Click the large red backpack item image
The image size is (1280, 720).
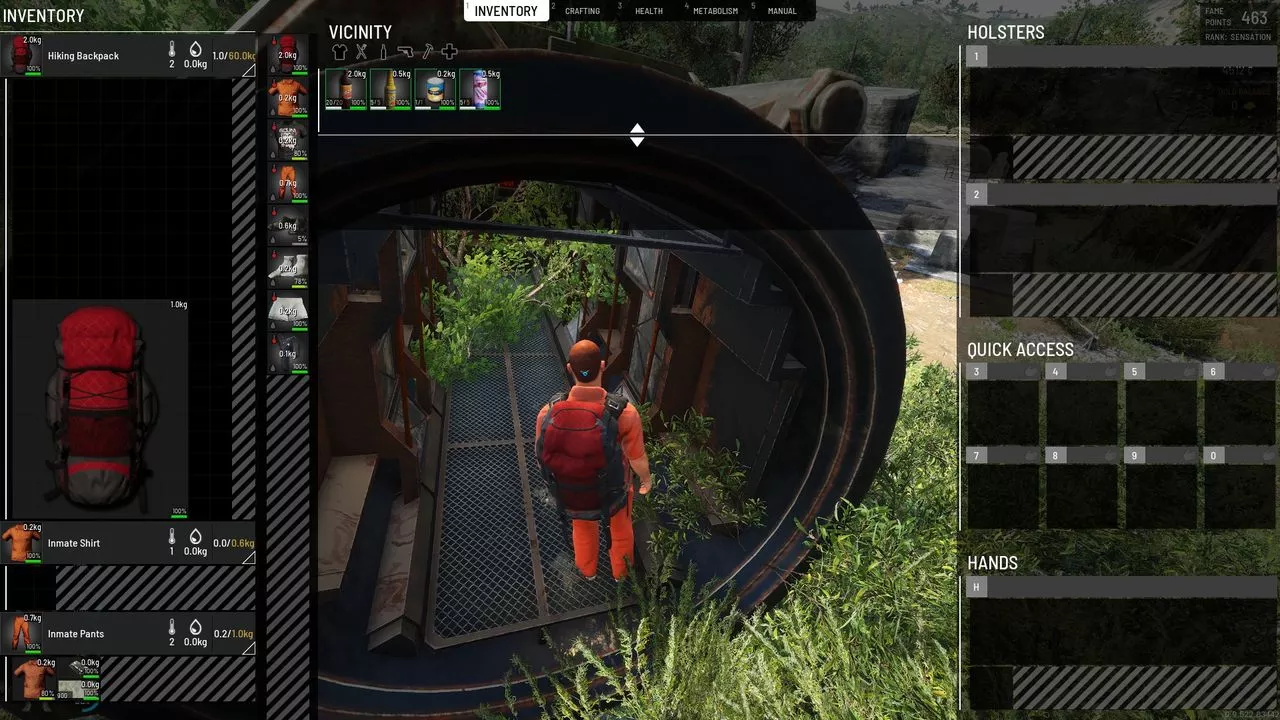point(100,408)
